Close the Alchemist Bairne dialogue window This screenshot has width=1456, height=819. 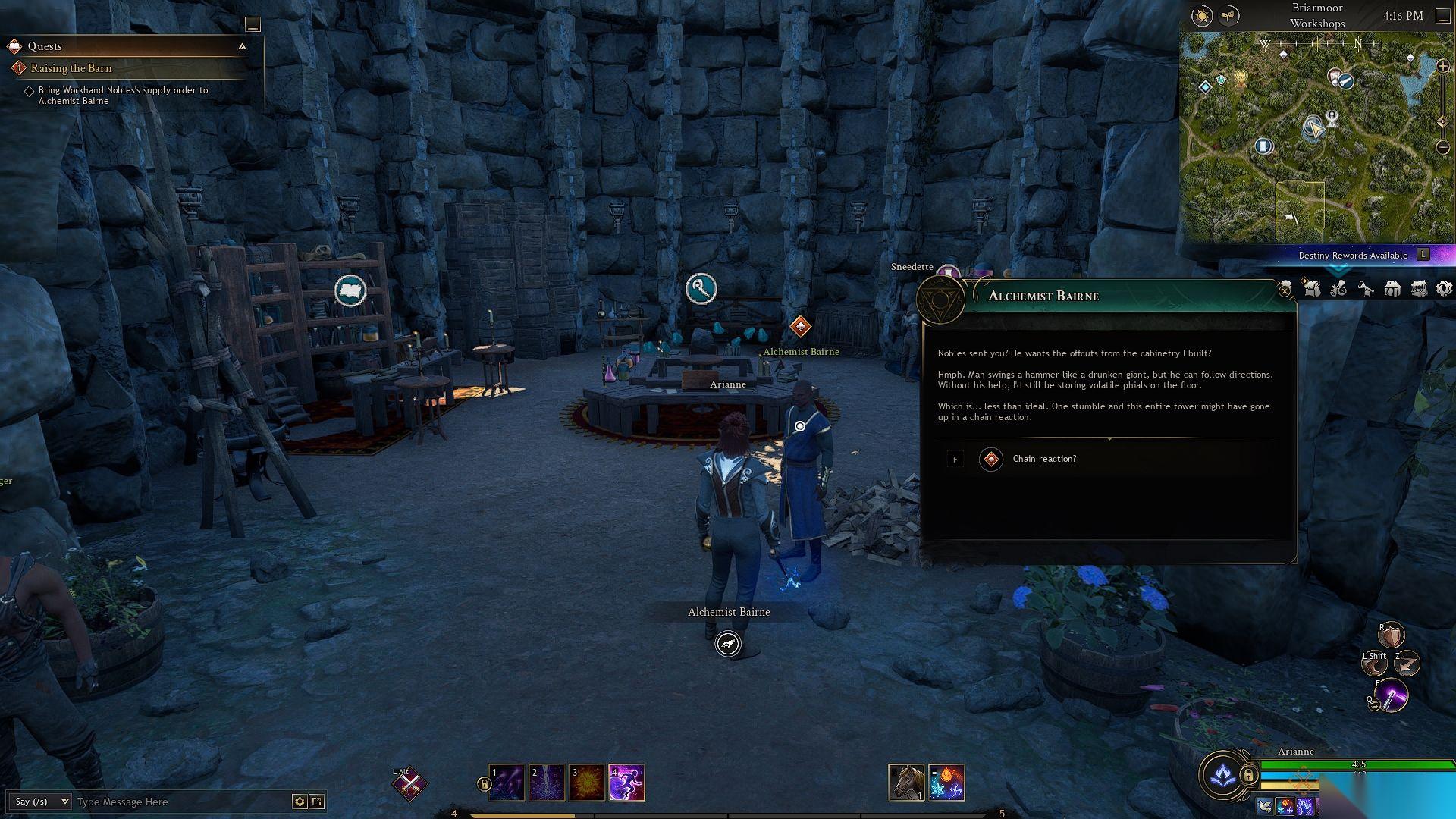point(1285,290)
